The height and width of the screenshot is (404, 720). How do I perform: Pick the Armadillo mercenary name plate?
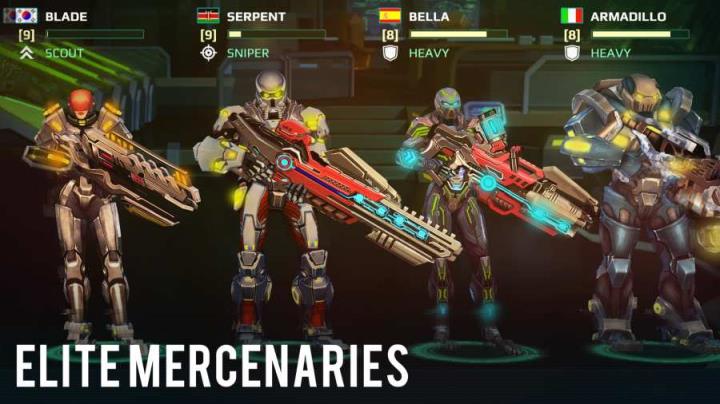pyautogui.click(x=629, y=16)
